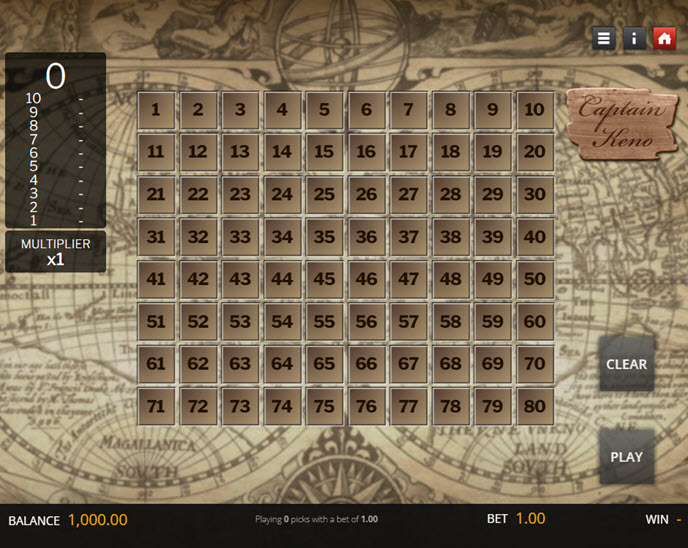Mark number 37 as a pick

click(x=408, y=237)
